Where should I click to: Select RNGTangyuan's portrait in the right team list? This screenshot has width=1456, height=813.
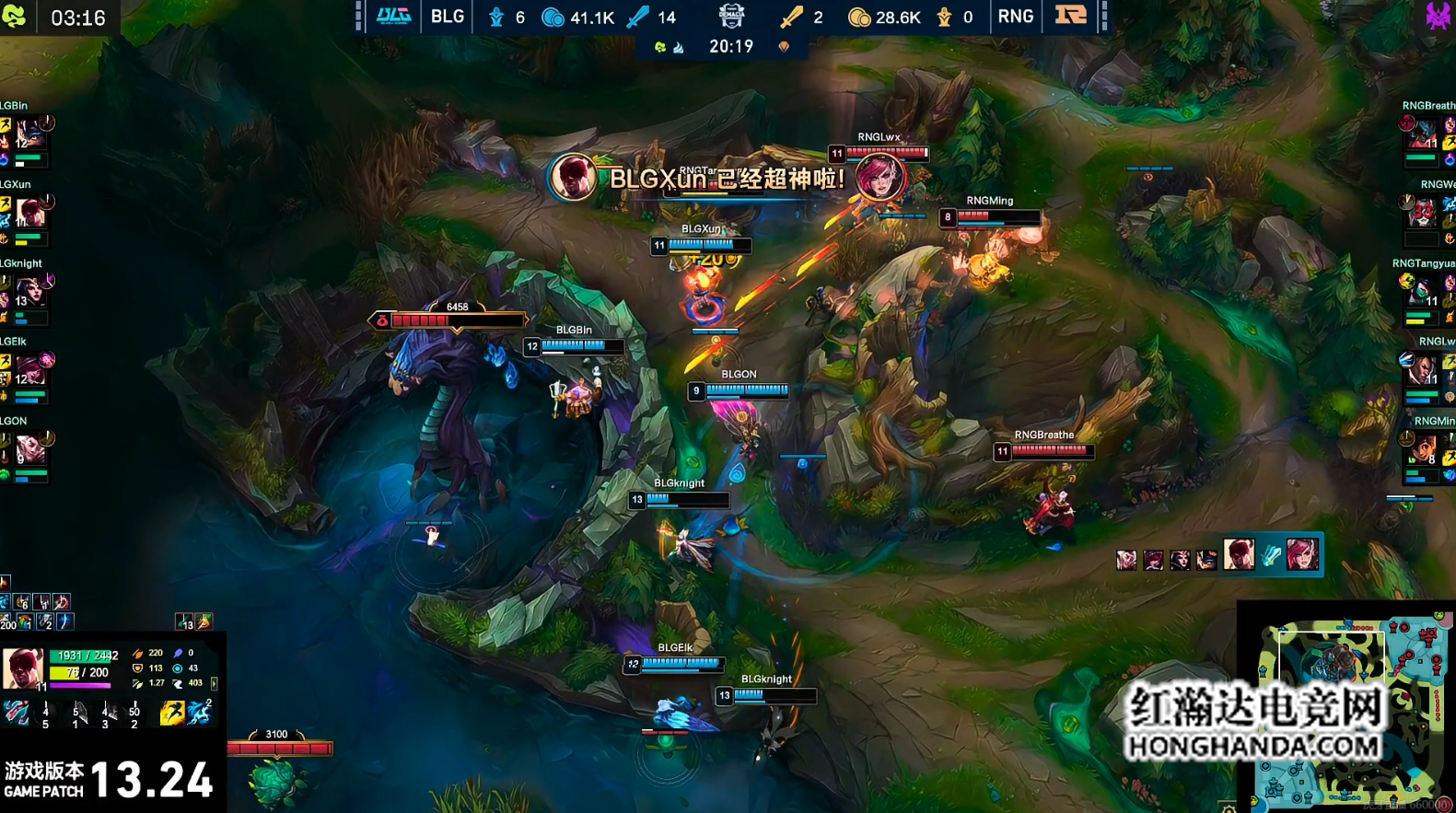pyautogui.click(x=1424, y=292)
